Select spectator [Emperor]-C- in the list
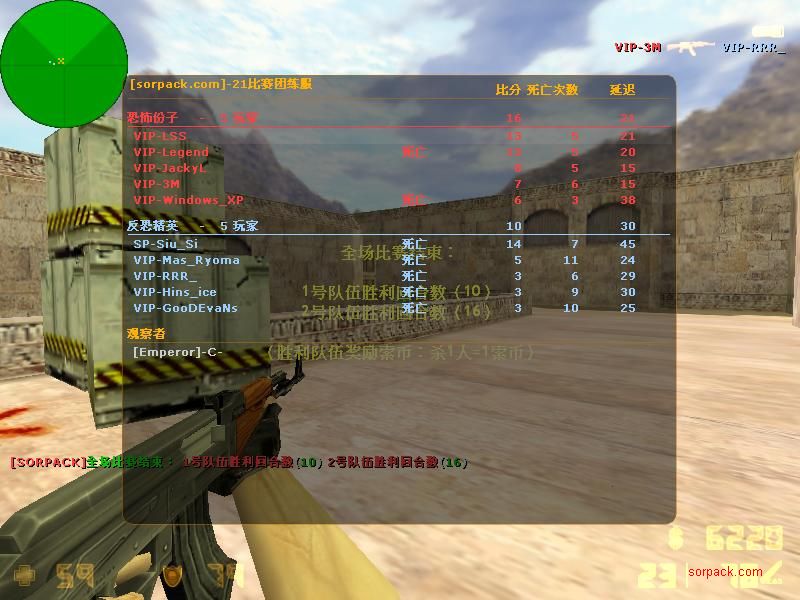 [177, 352]
